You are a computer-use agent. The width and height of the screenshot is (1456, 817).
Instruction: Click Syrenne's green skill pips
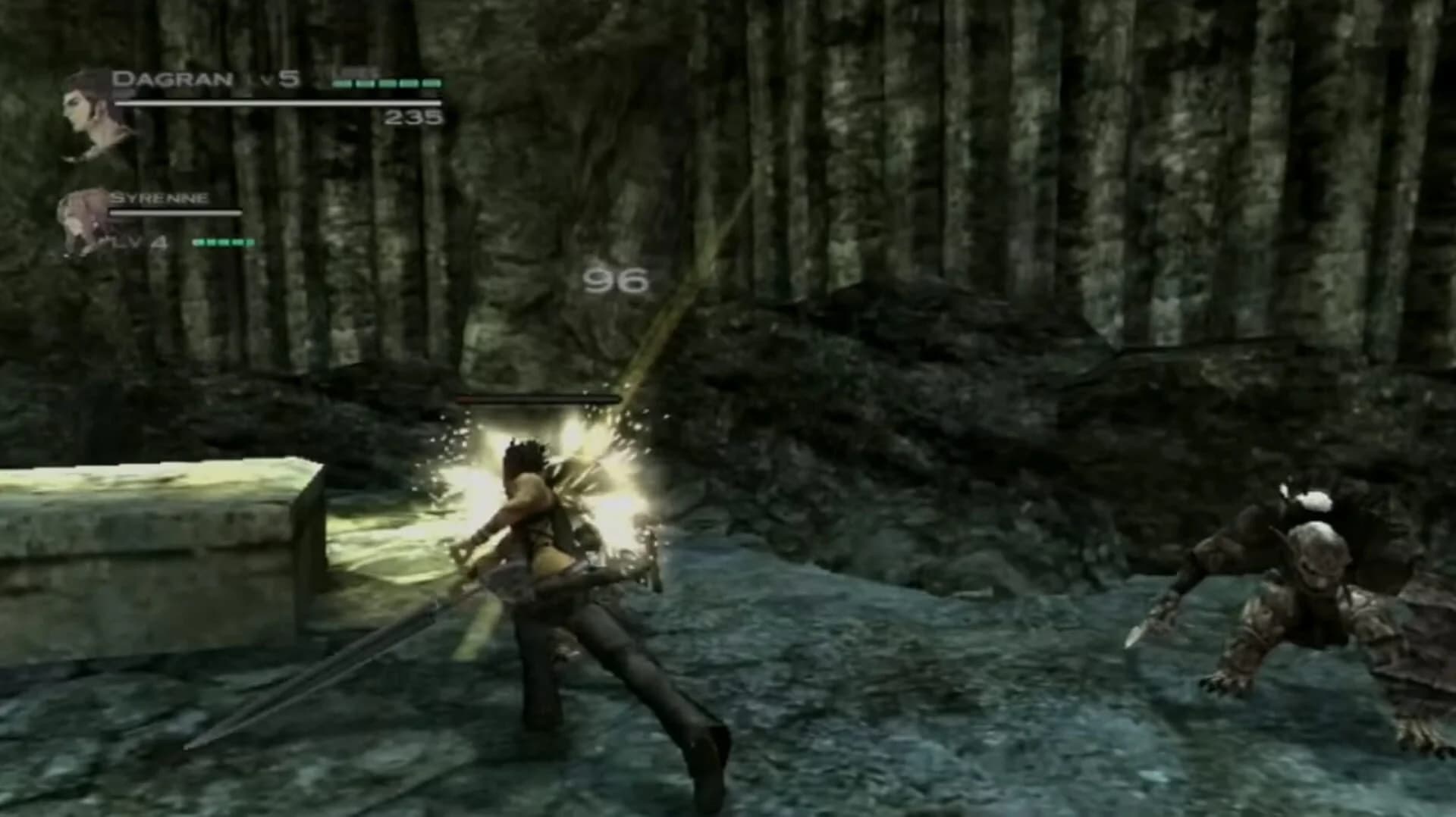tap(222, 243)
